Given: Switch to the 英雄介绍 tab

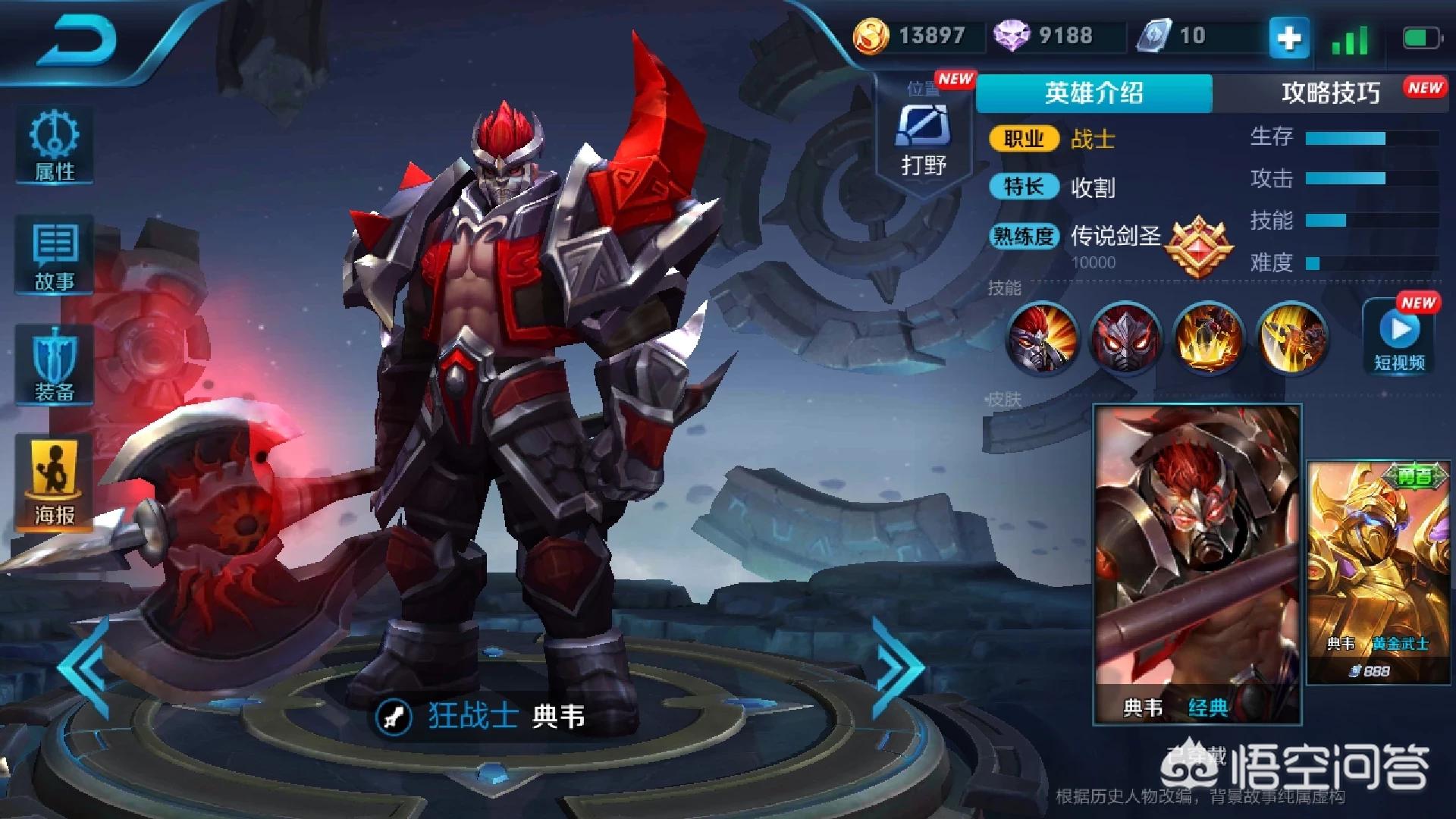Looking at the screenshot, I should click(x=1094, y=93).
